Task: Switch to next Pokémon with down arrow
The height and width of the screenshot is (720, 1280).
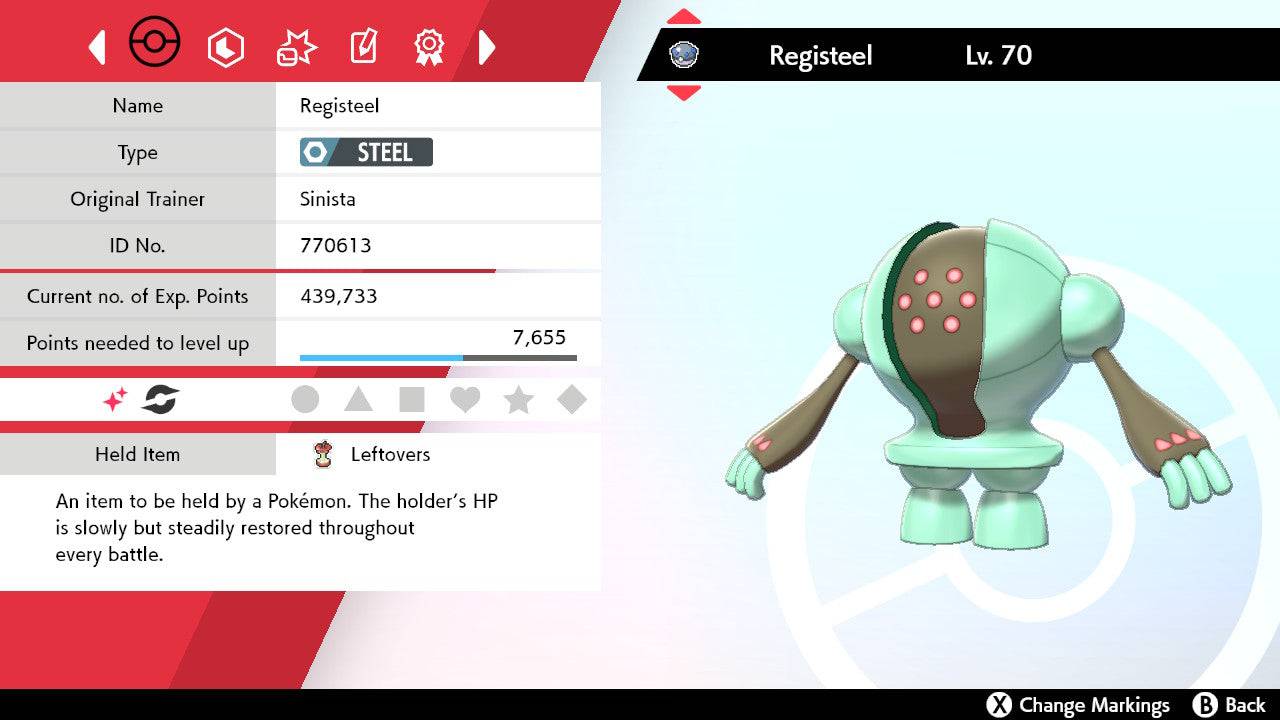Action: pyautogui.click(x=683, y=93)
